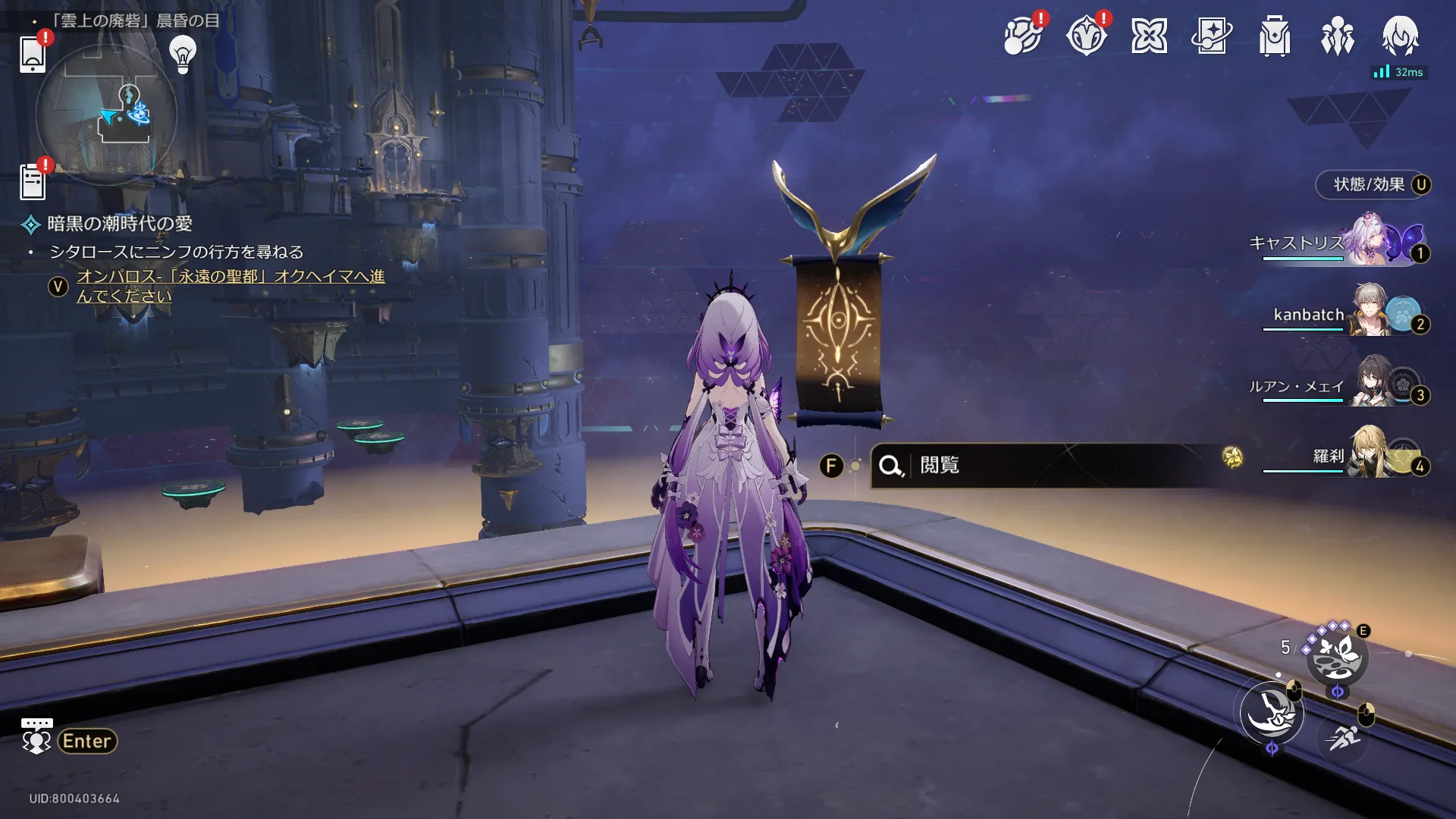
Task: Toggle the sprint running figure icon
Action: point(1343,737)
